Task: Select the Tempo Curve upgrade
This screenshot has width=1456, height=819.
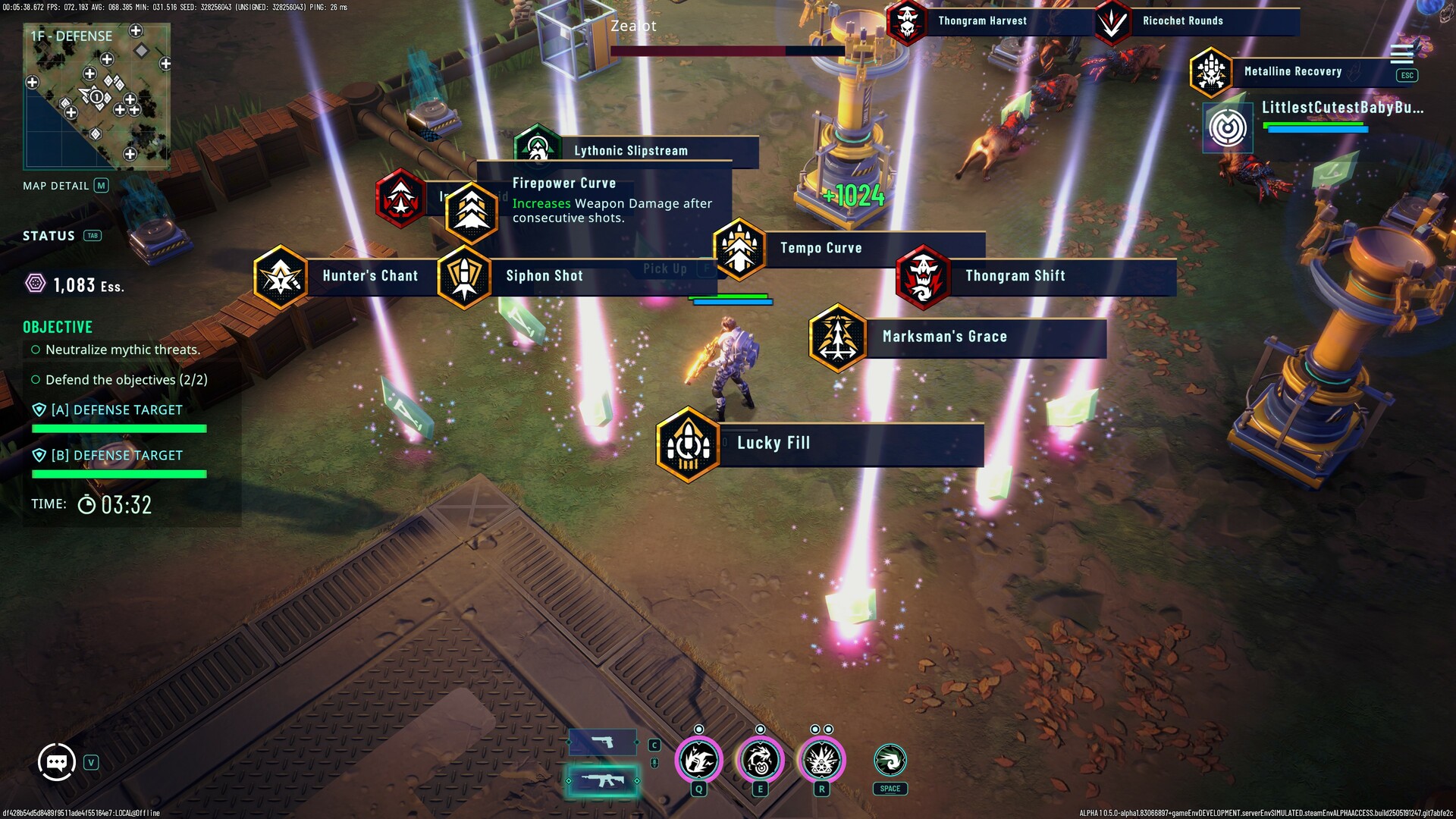Action: [821, 248]
